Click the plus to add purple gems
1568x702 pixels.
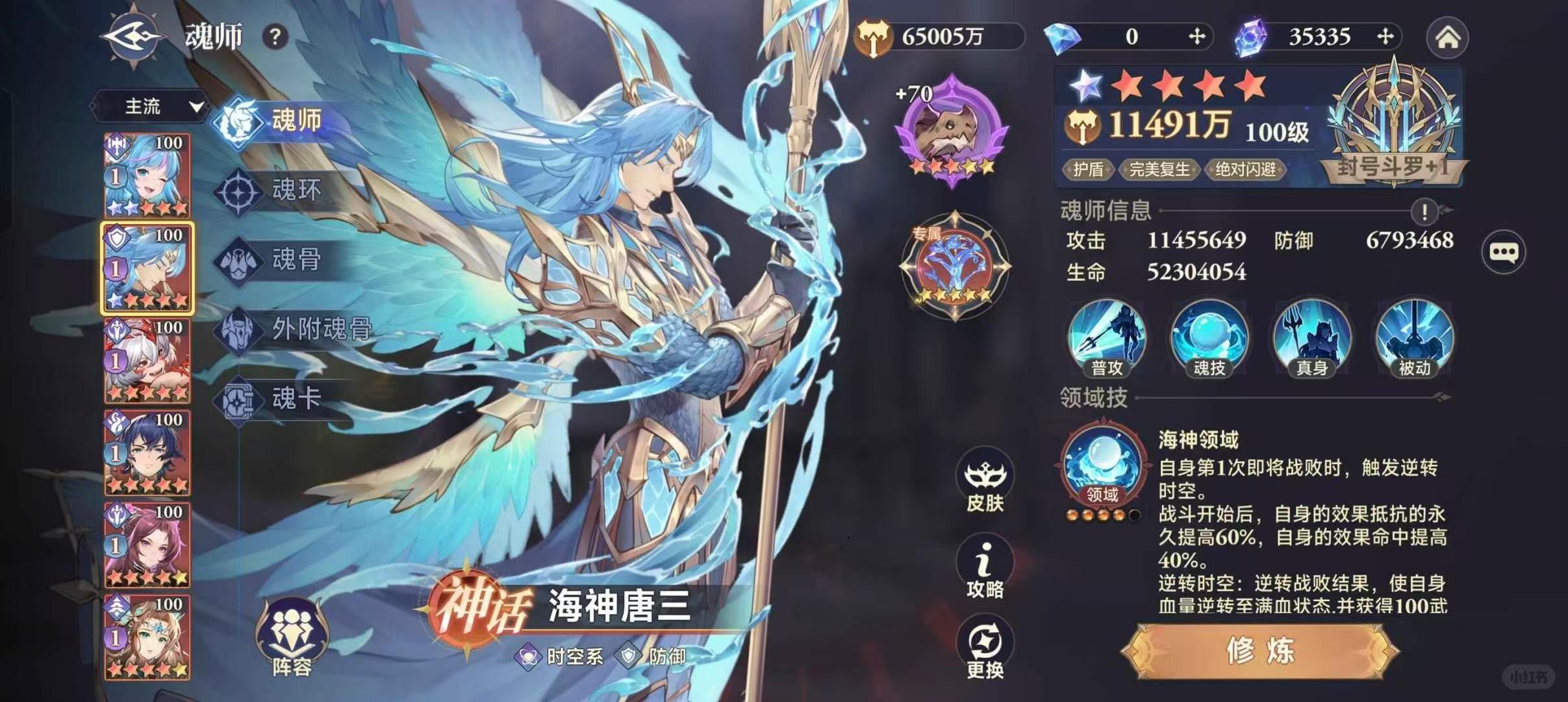point(1385,37)
